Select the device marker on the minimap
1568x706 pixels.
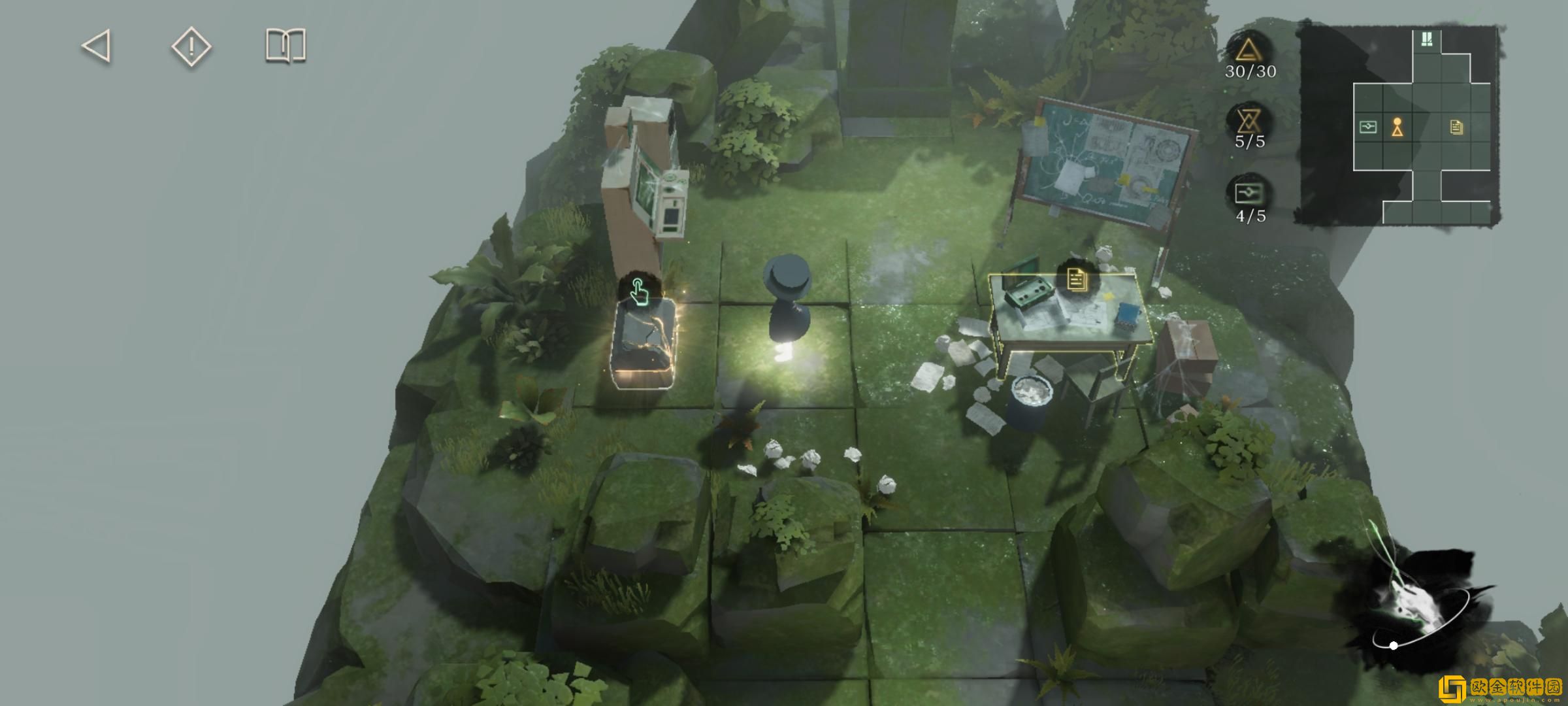[1367, 127]
